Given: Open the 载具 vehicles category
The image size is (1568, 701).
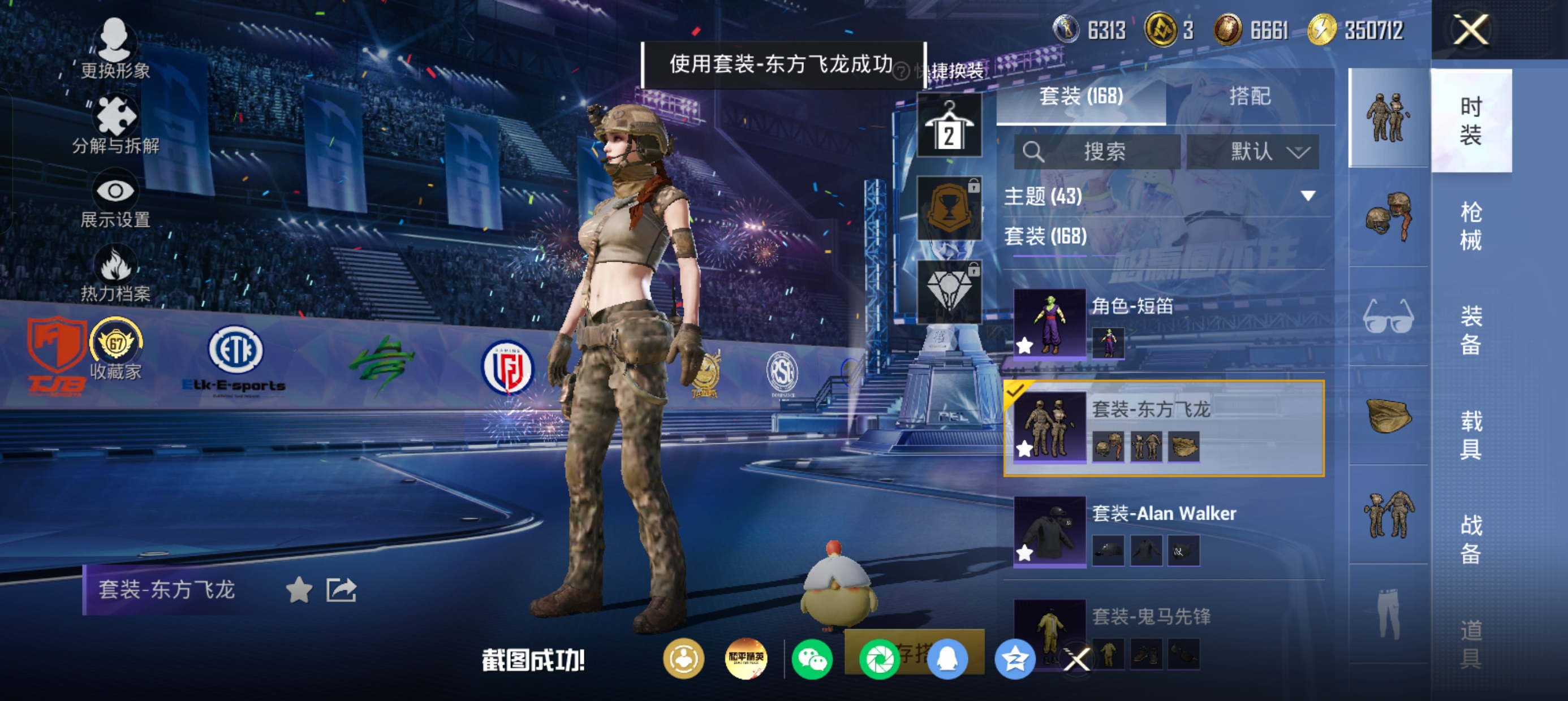Looking at the screenshot, I should point(1471,435).
